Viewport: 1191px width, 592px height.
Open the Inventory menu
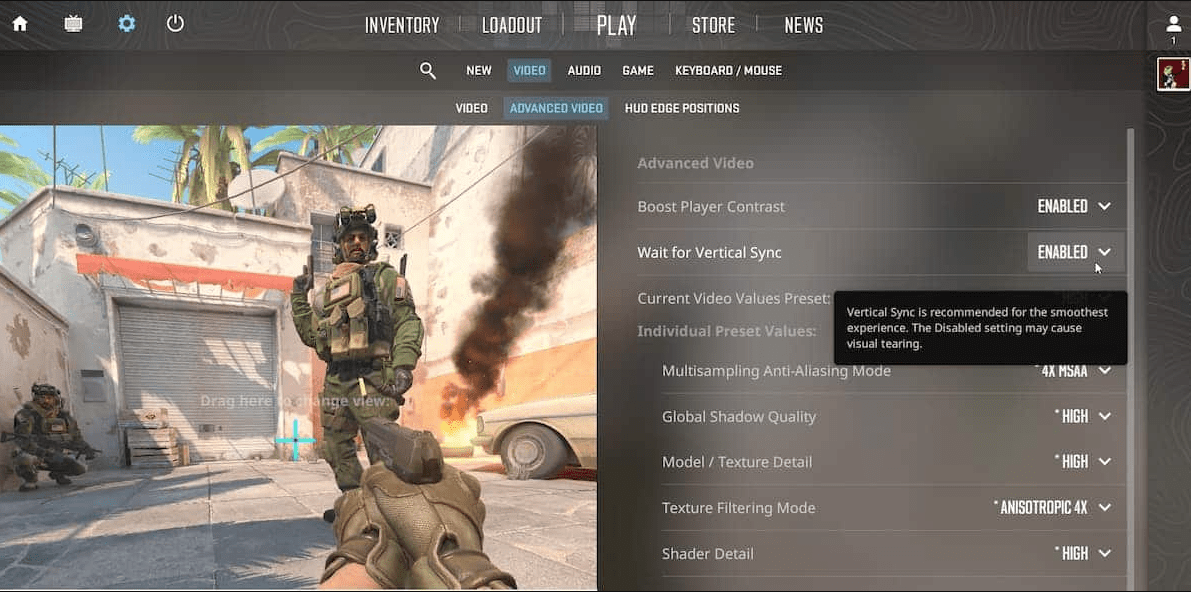tap(402, 26)
